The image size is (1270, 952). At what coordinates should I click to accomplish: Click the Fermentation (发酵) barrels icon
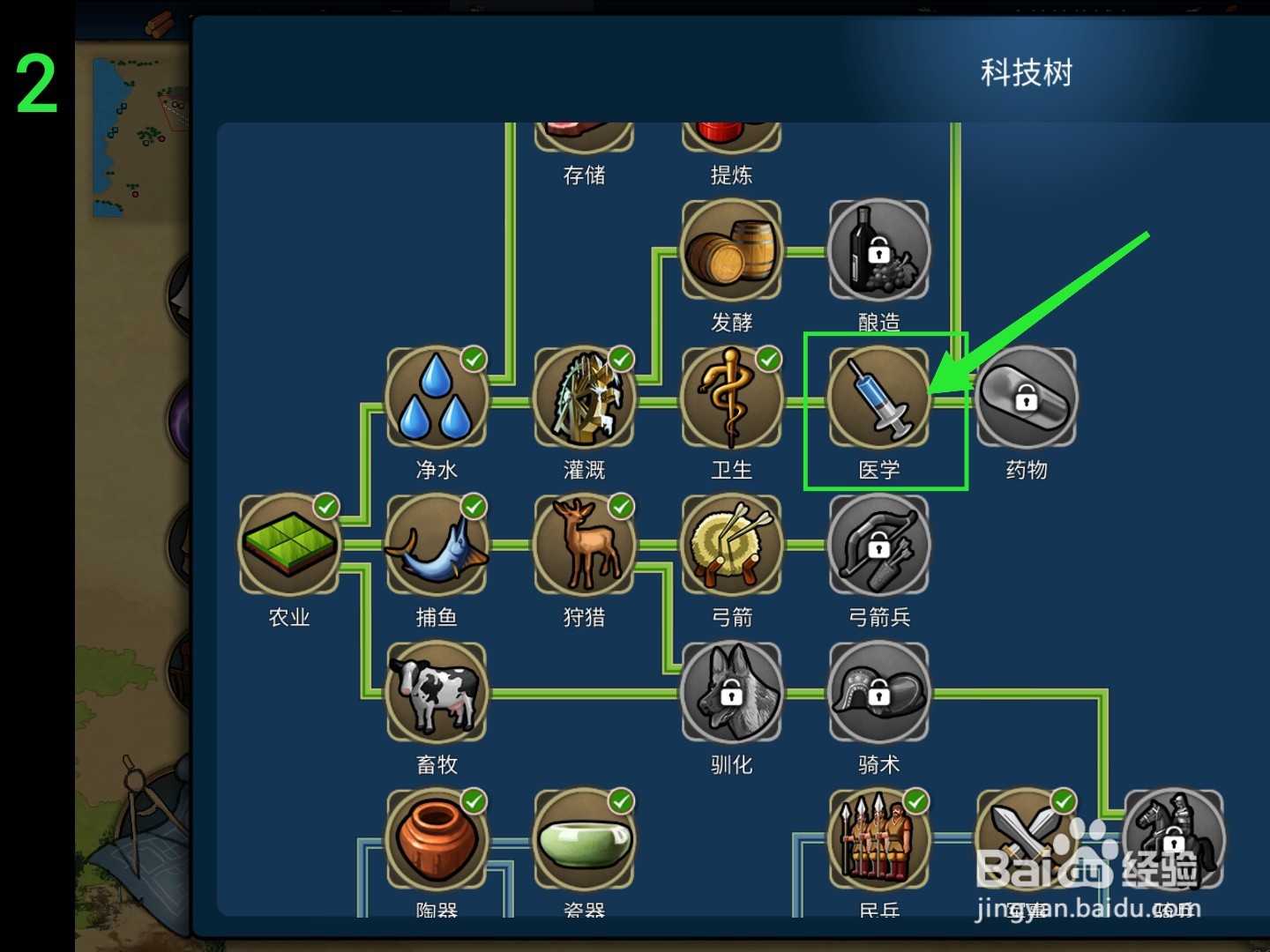[732, 250]
